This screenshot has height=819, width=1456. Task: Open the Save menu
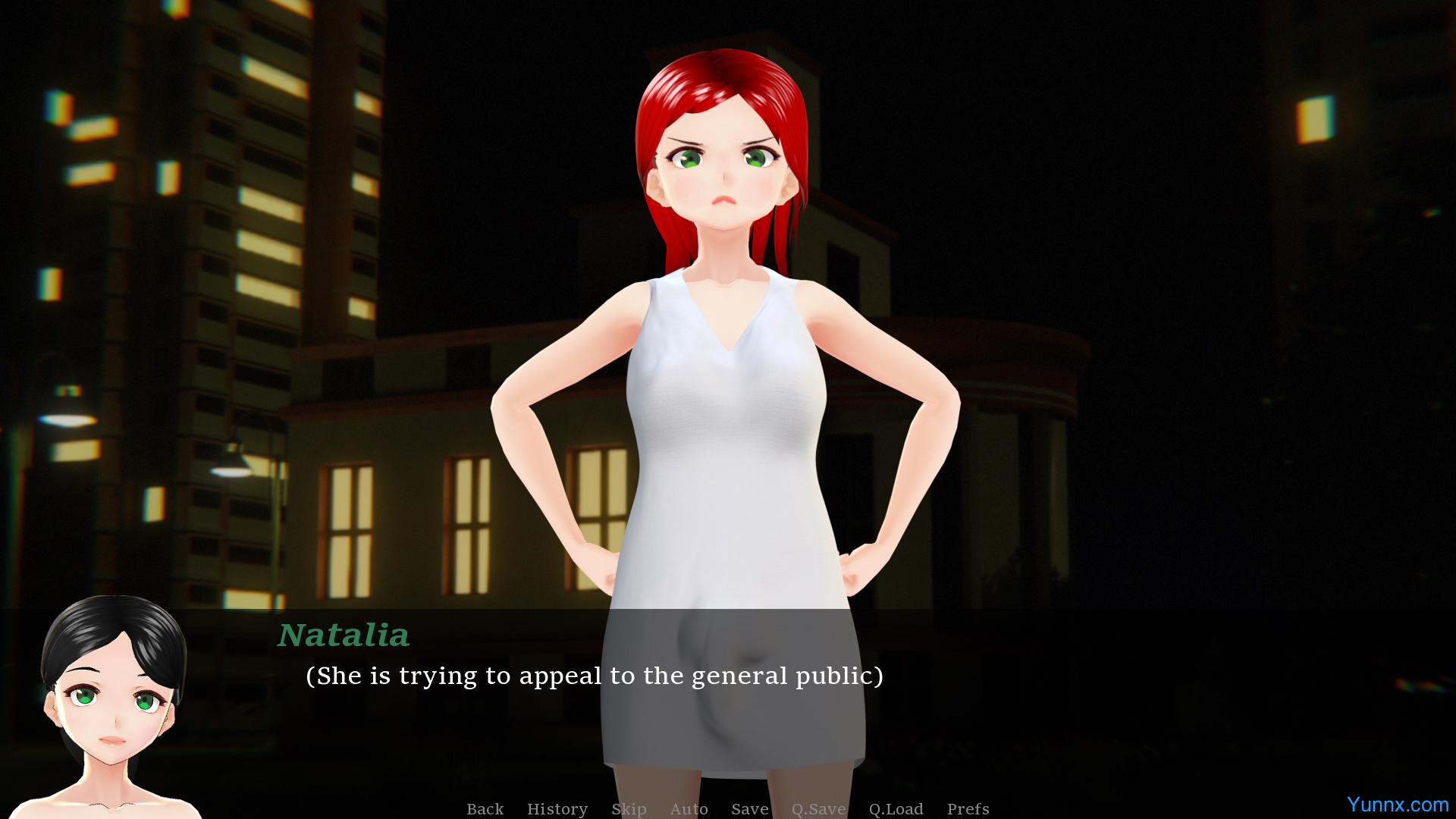tap(749, 808)
